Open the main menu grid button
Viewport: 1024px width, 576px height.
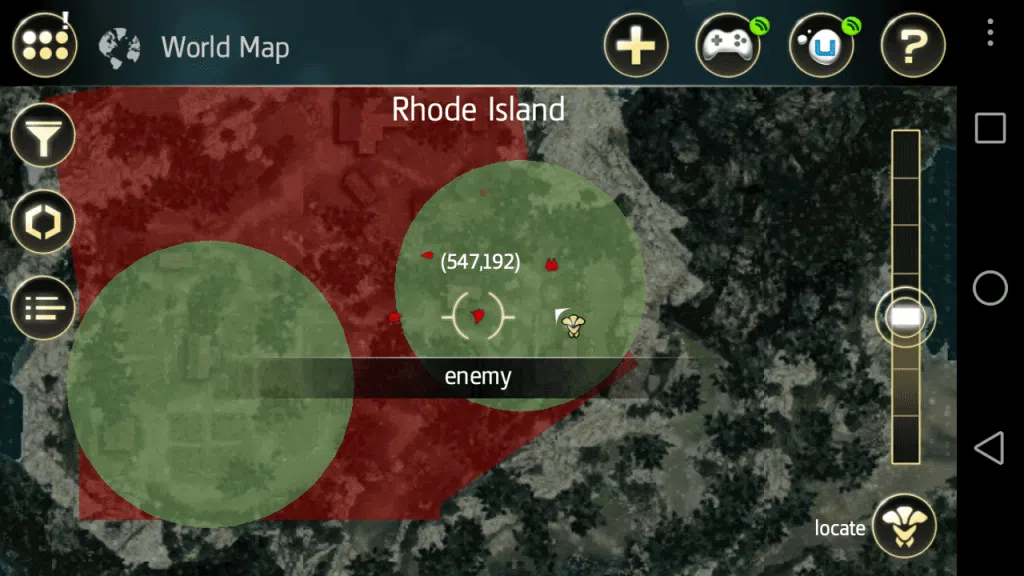tap(45, 45)
